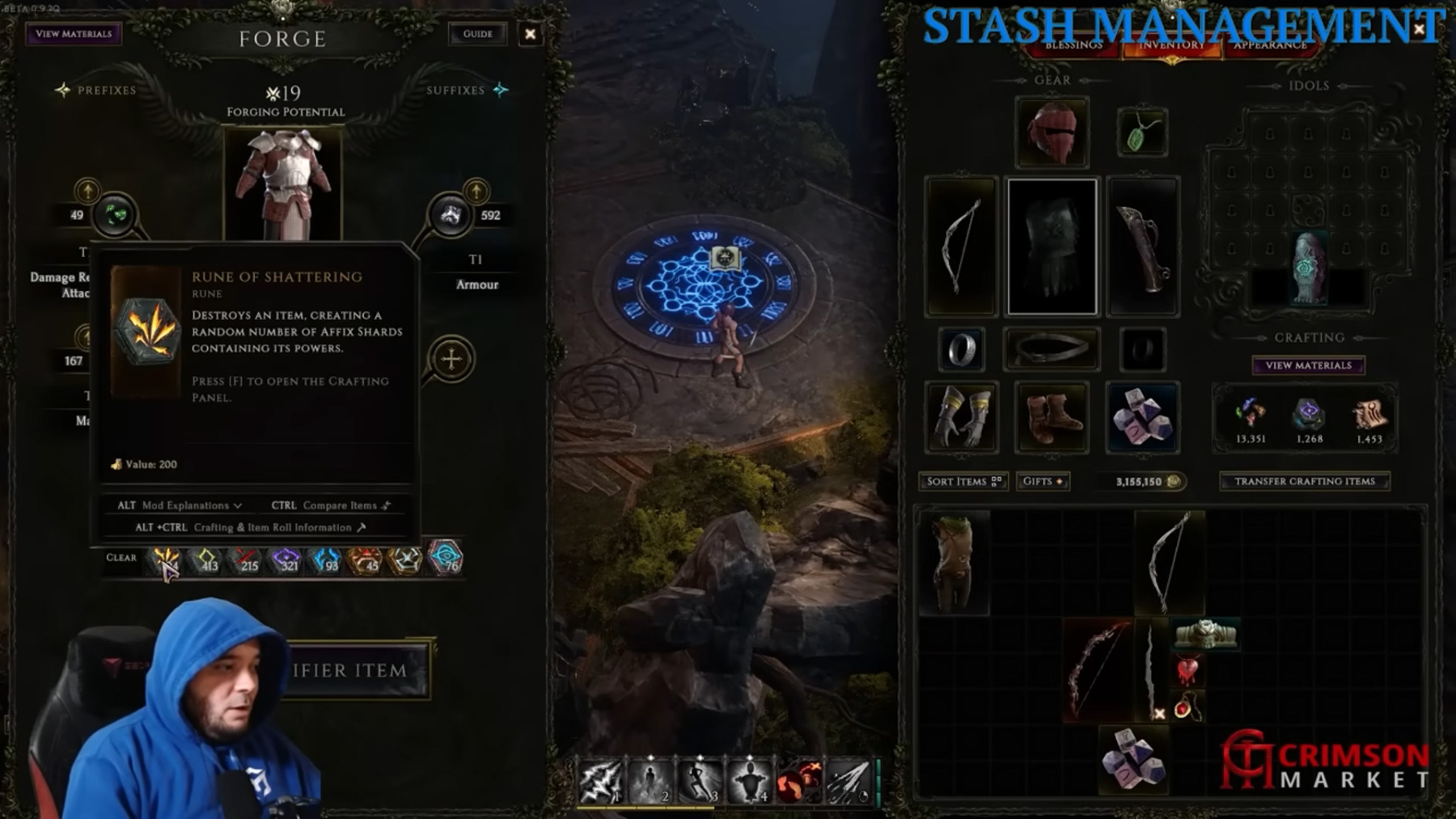Pick the red bow in inventory
The height and width of the screenshot is (819, 1456).
(x=1096, y=669)
